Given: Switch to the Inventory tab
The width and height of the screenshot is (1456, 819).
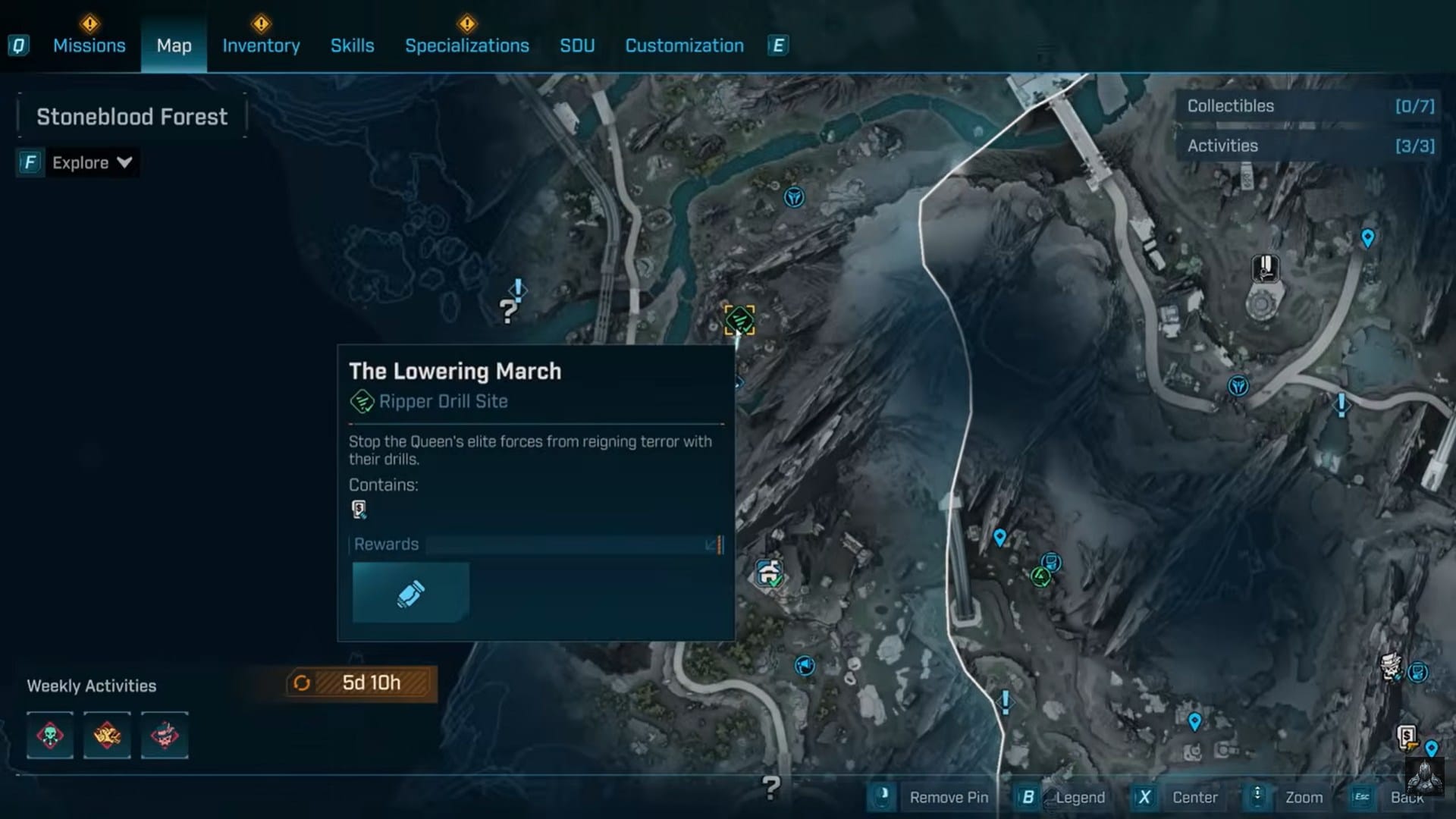Looking at the screenshot, I should (x=261, y=45).
